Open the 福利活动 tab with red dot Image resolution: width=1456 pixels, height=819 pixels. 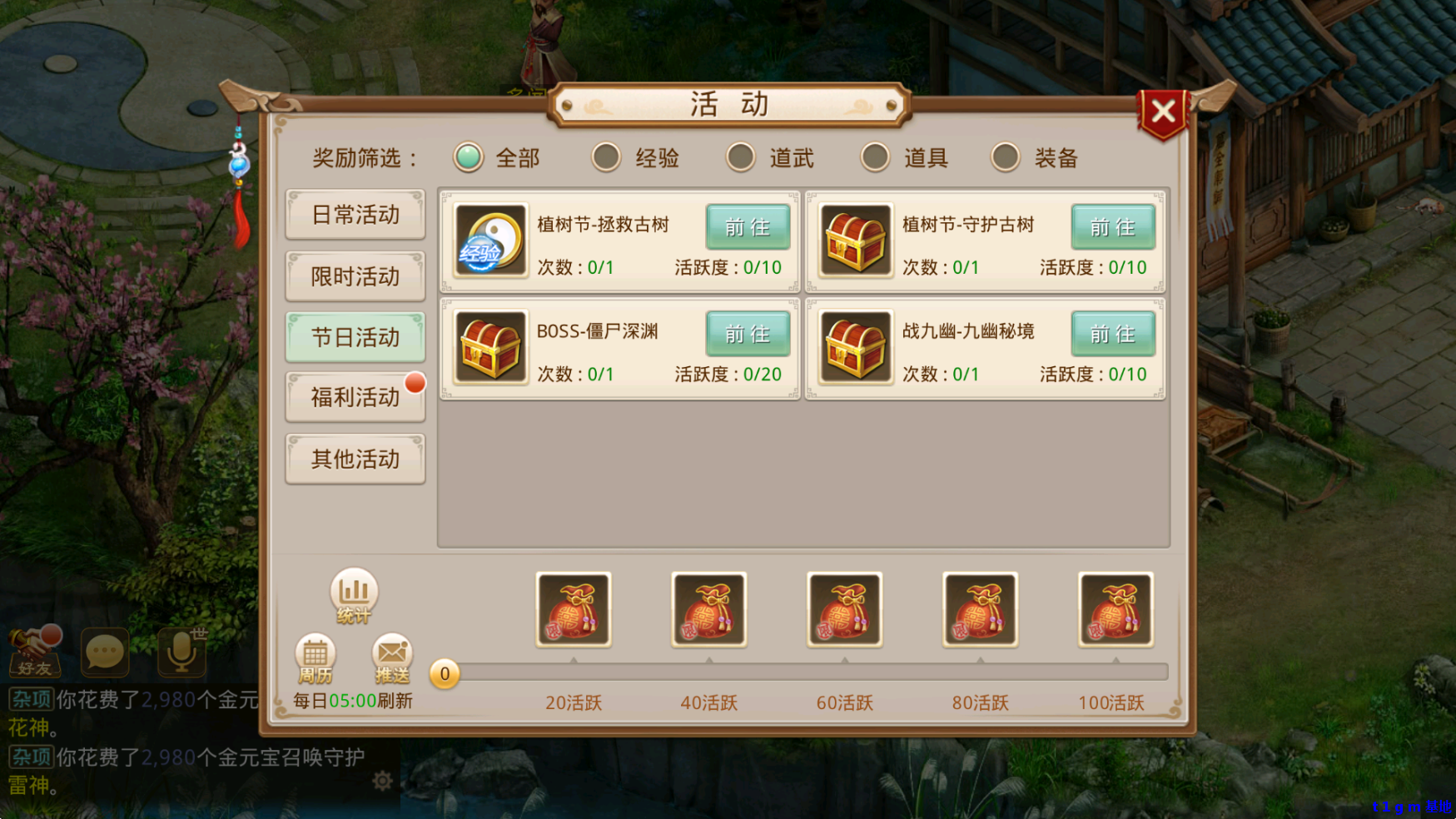(355, 398)
